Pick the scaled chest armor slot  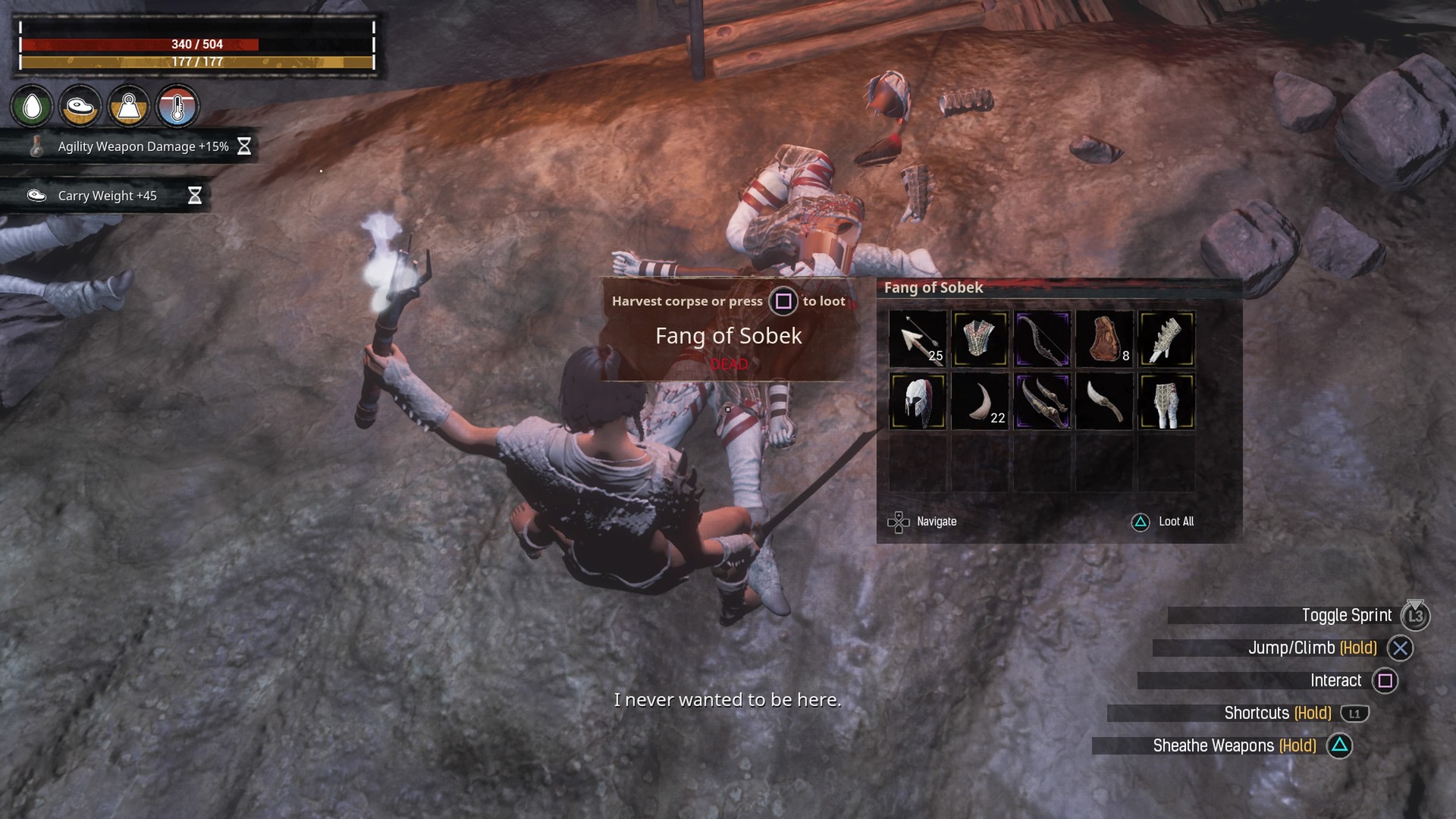(980, 339)
